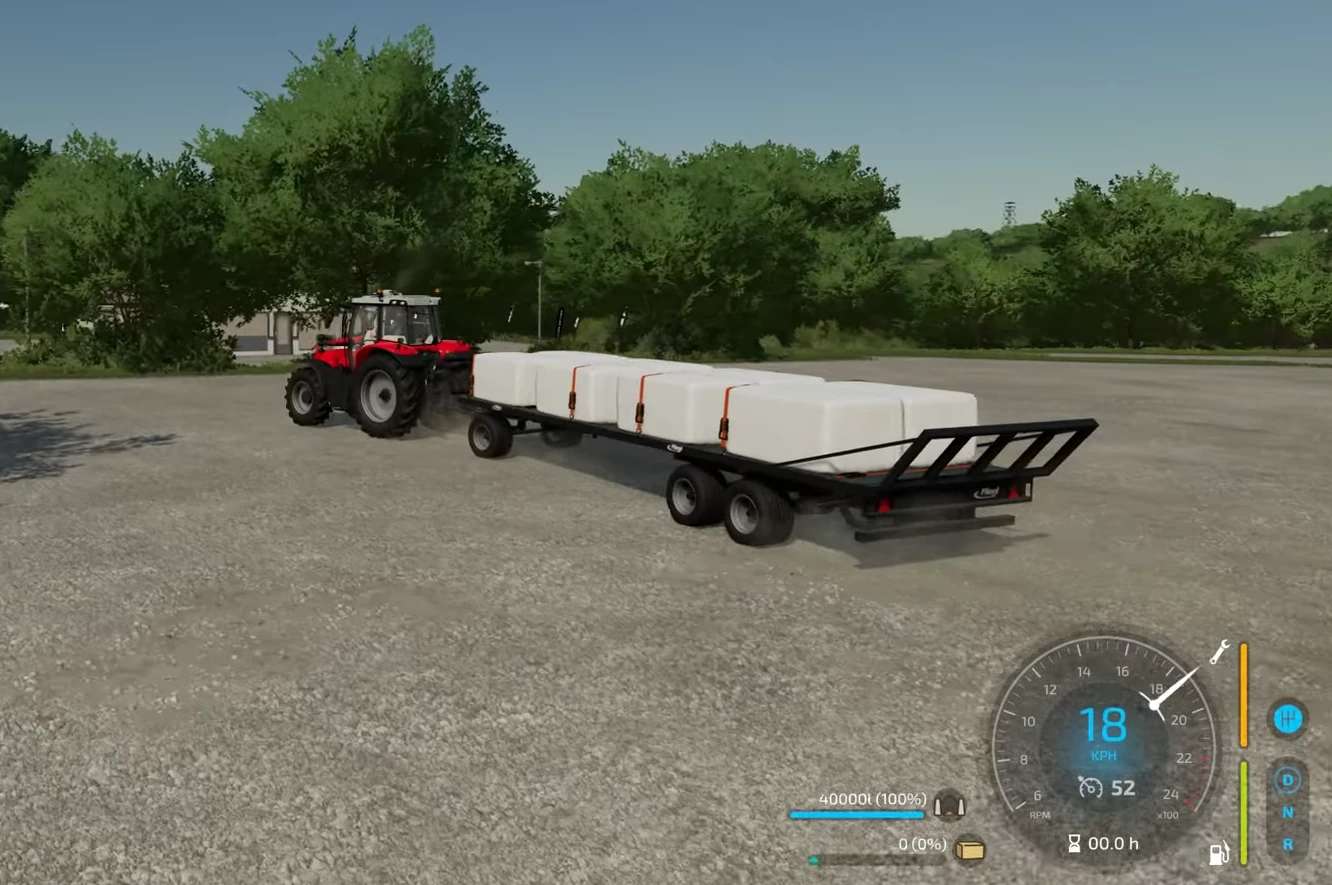This screenshot has height=885, width=1332.
Task: Click the green fuel level bar
Action: tap(1243, 811)
